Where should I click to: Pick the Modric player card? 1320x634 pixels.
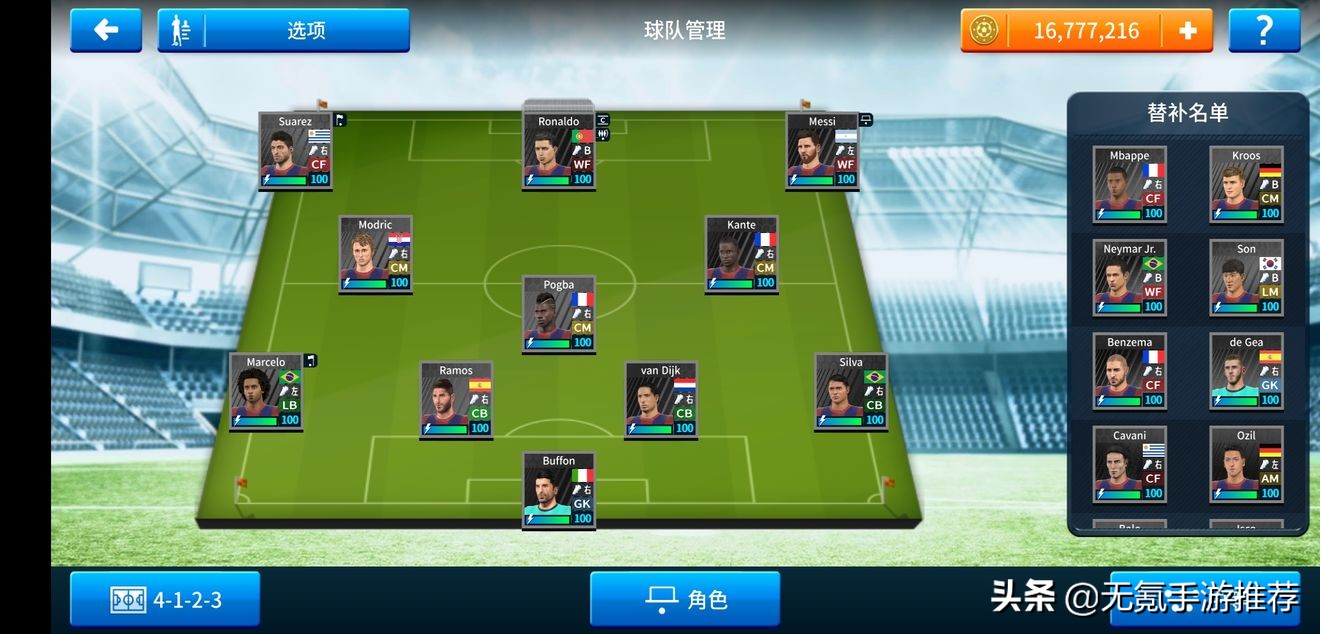pyautogui.click(x=375, y=254)
